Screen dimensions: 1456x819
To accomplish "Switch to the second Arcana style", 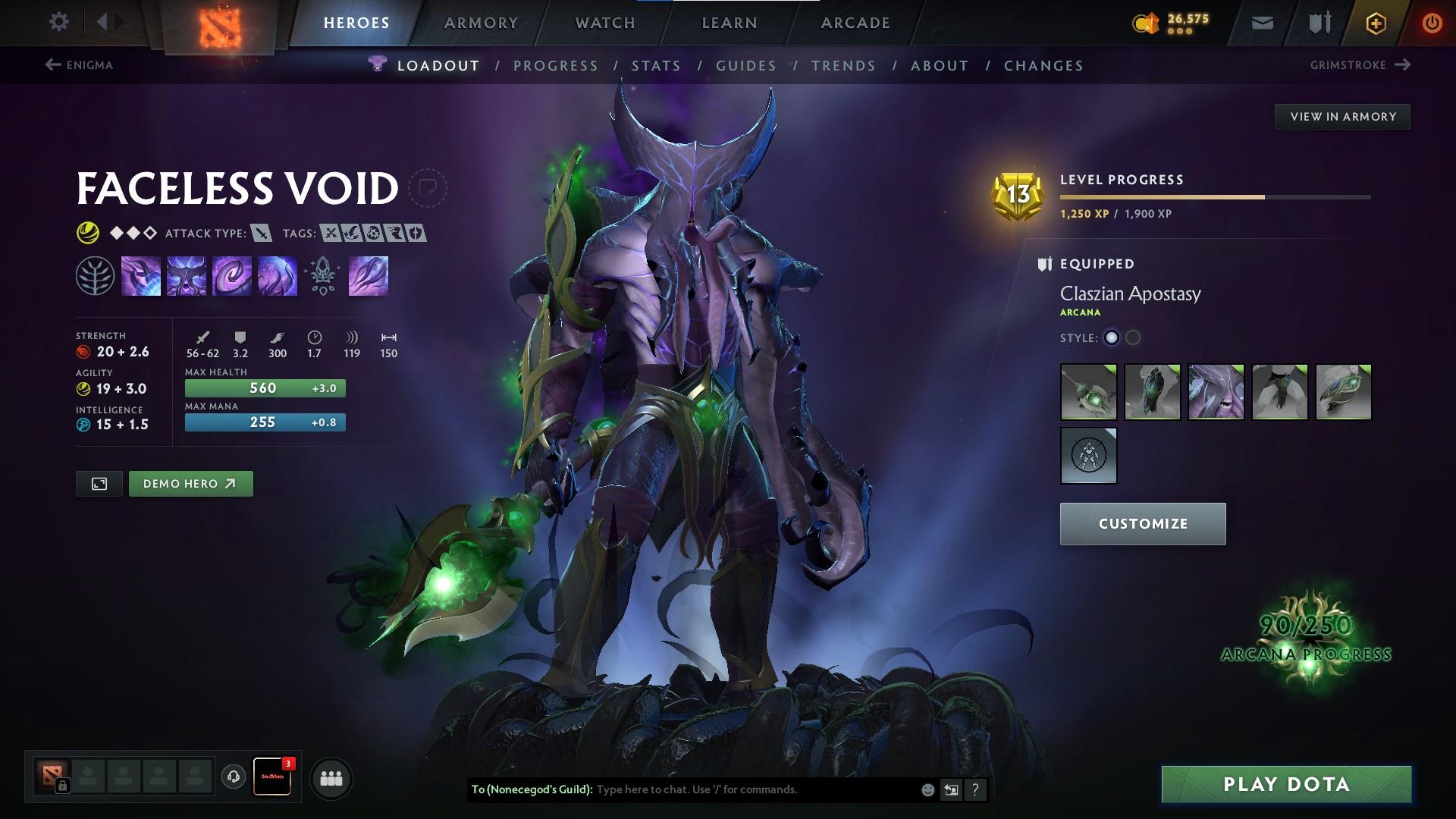I will tap(1133, 338).
